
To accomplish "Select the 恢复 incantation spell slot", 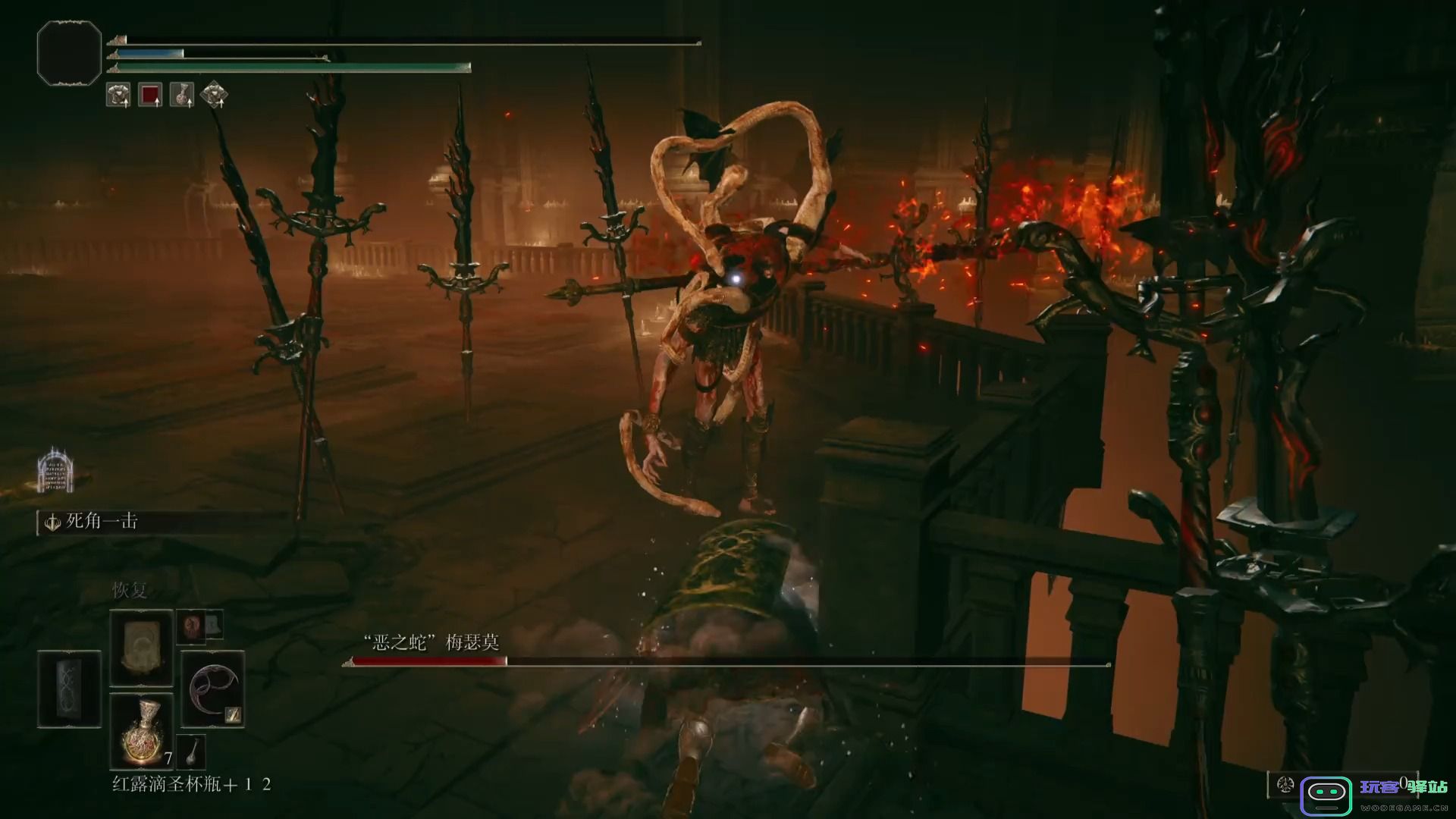I will [141, 648].
